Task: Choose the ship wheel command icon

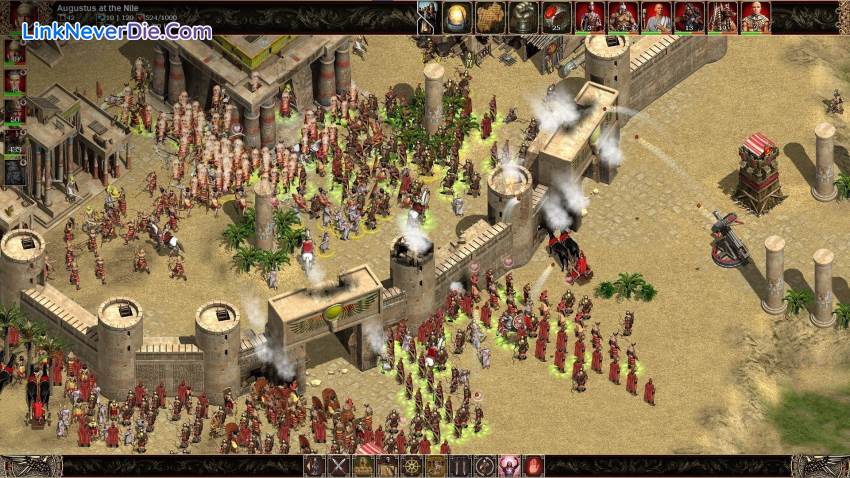Action: 411,466
